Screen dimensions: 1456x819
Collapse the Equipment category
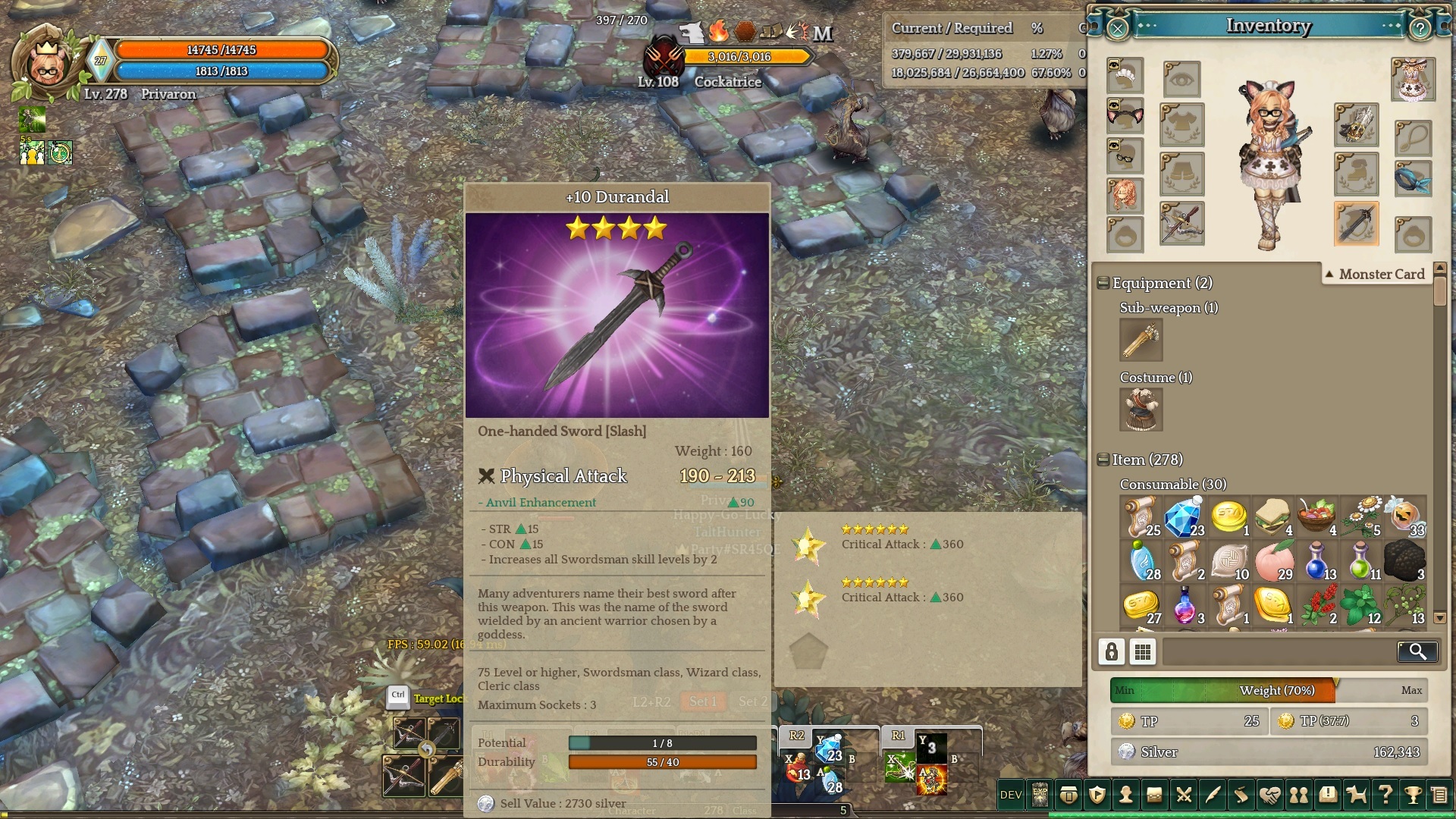1103,284
